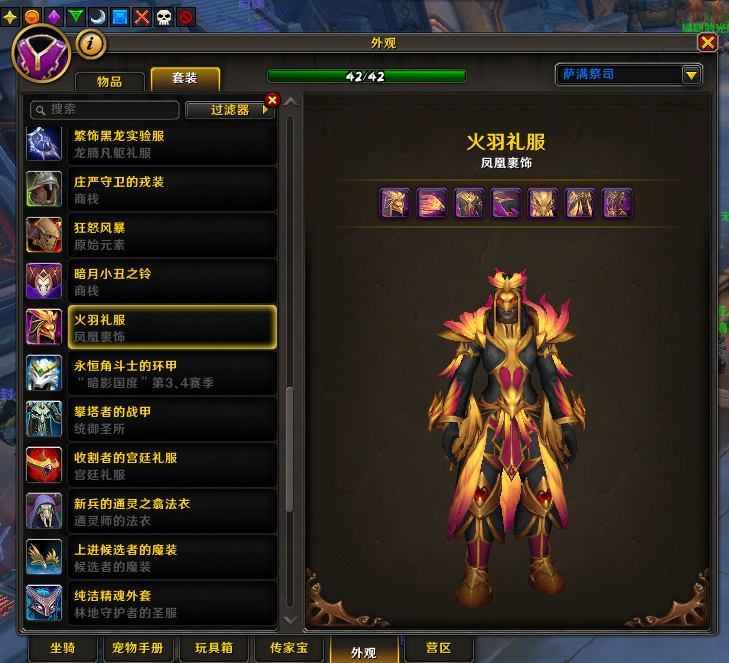Choose the 狂怒风暴 set
The image size is (729, 663).
tap(150, 236)
